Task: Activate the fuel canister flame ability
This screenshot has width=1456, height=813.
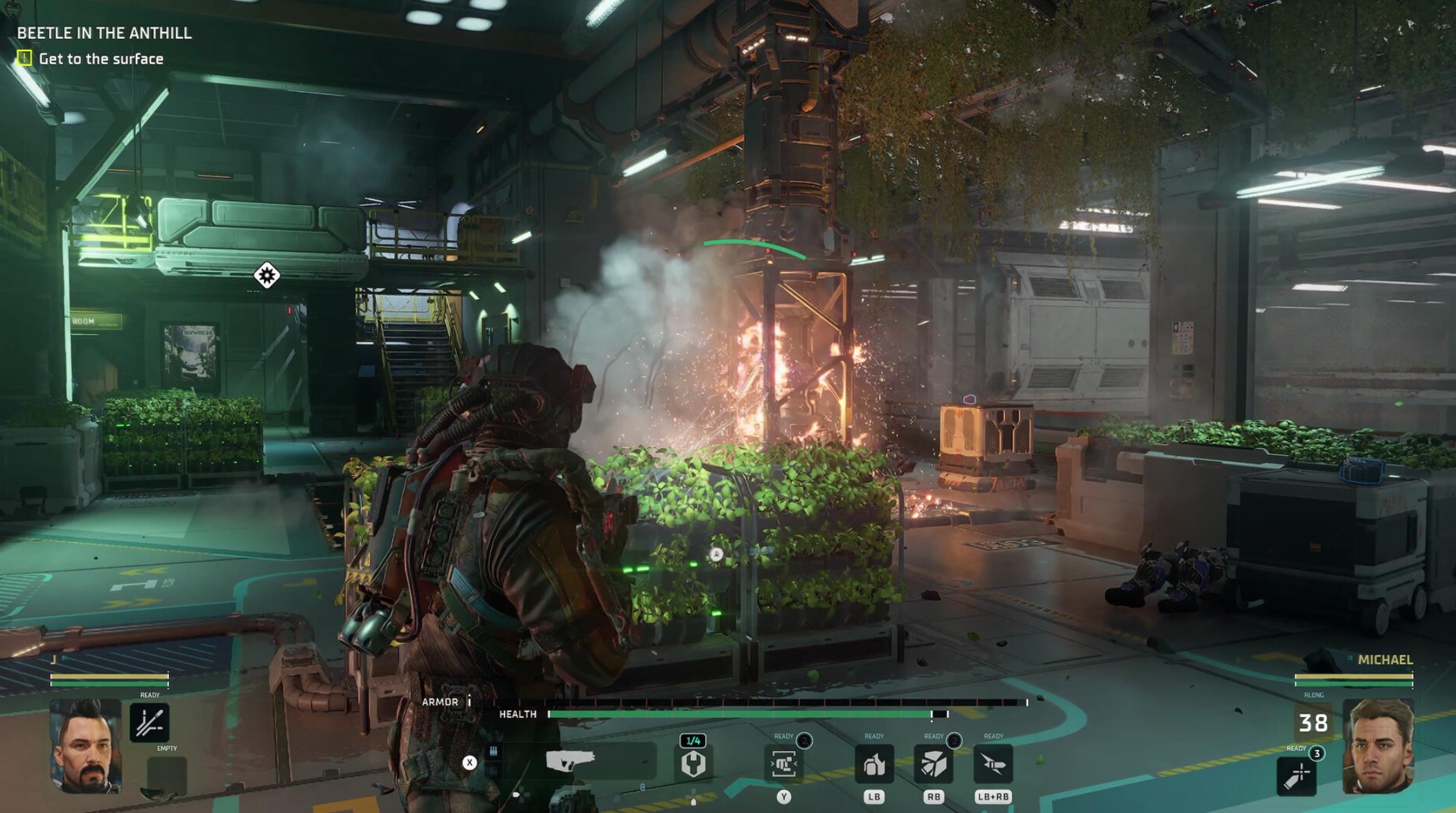Action: [x=874, y=765]
